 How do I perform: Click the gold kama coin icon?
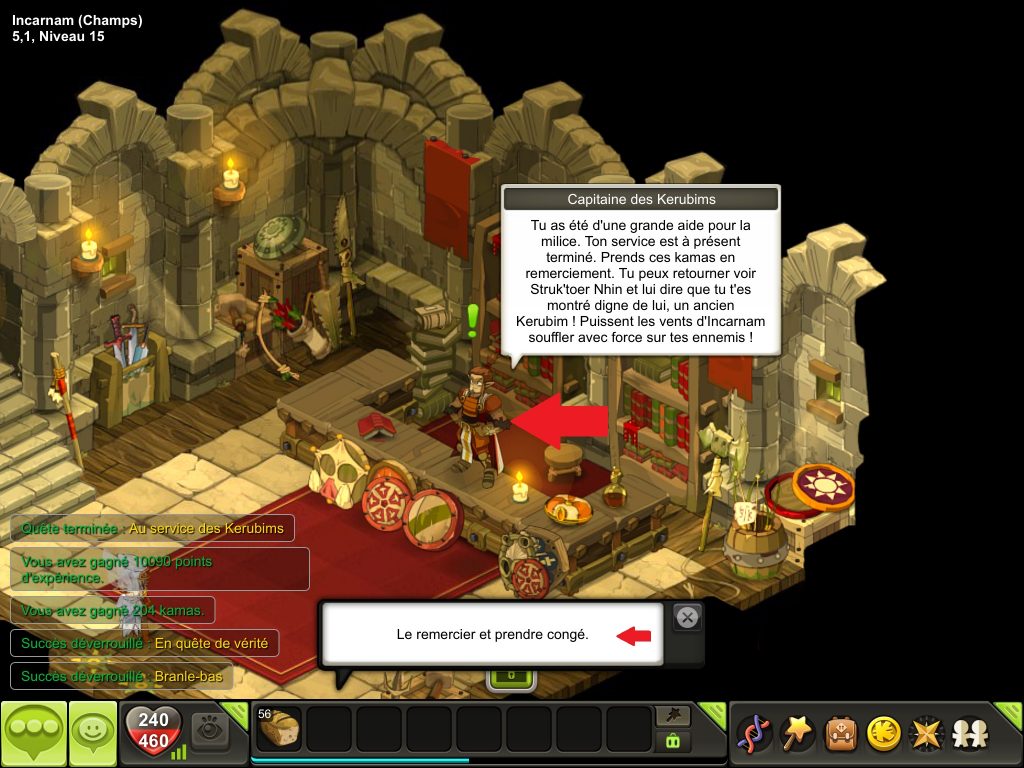[x=883, y=735]
